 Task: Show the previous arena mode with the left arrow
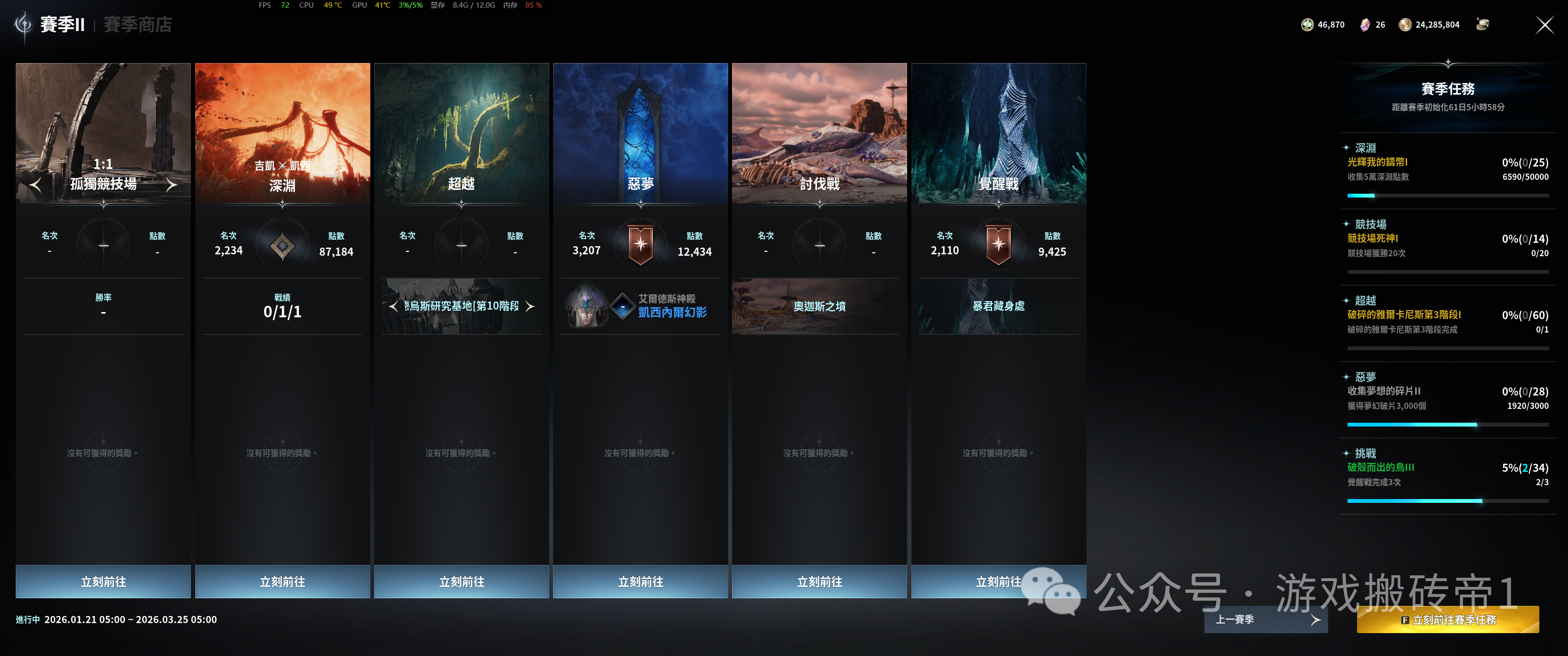(35, 184)
